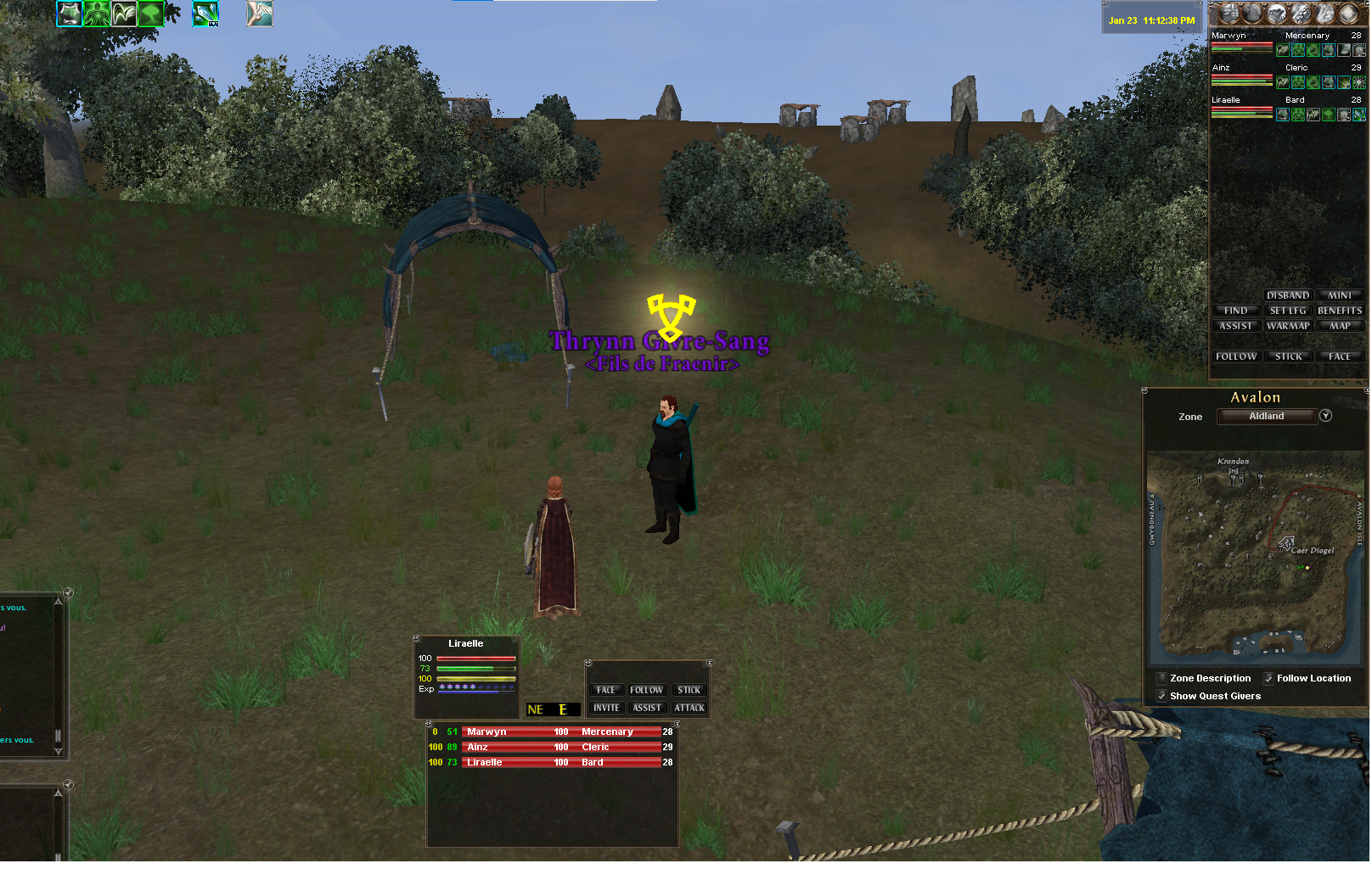Click the green tree buff icon

pyautogui.click(x=150, y=14)
